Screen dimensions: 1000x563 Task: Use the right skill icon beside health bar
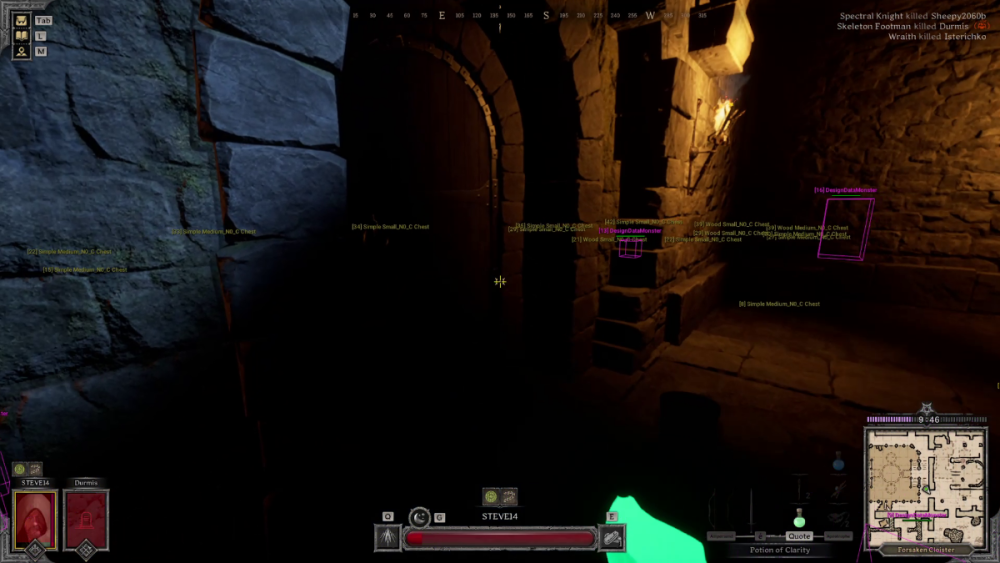[x=612, y=538]
